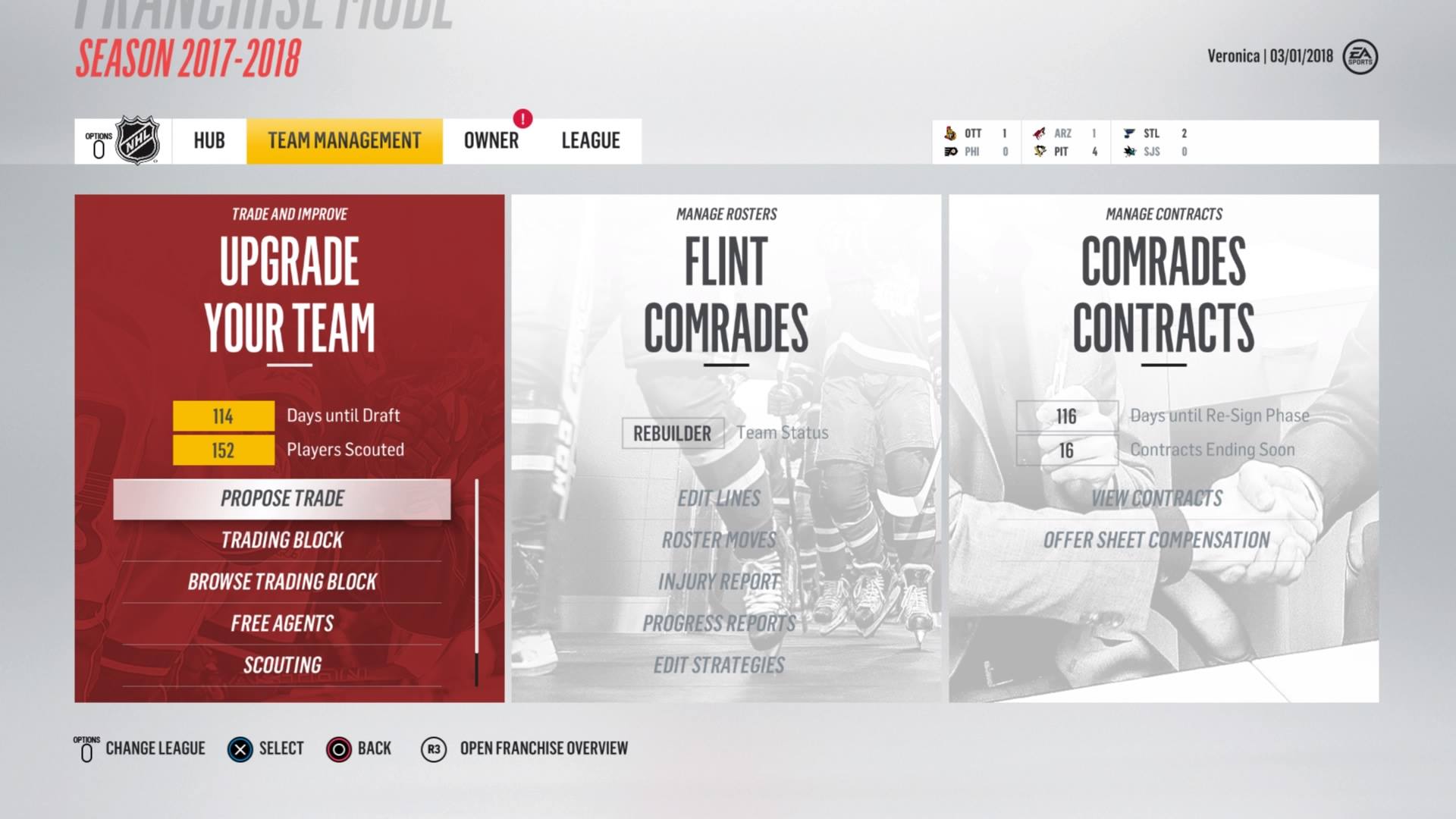
Task: Select the Team Management tab
Action: click(x=344, y=141)
